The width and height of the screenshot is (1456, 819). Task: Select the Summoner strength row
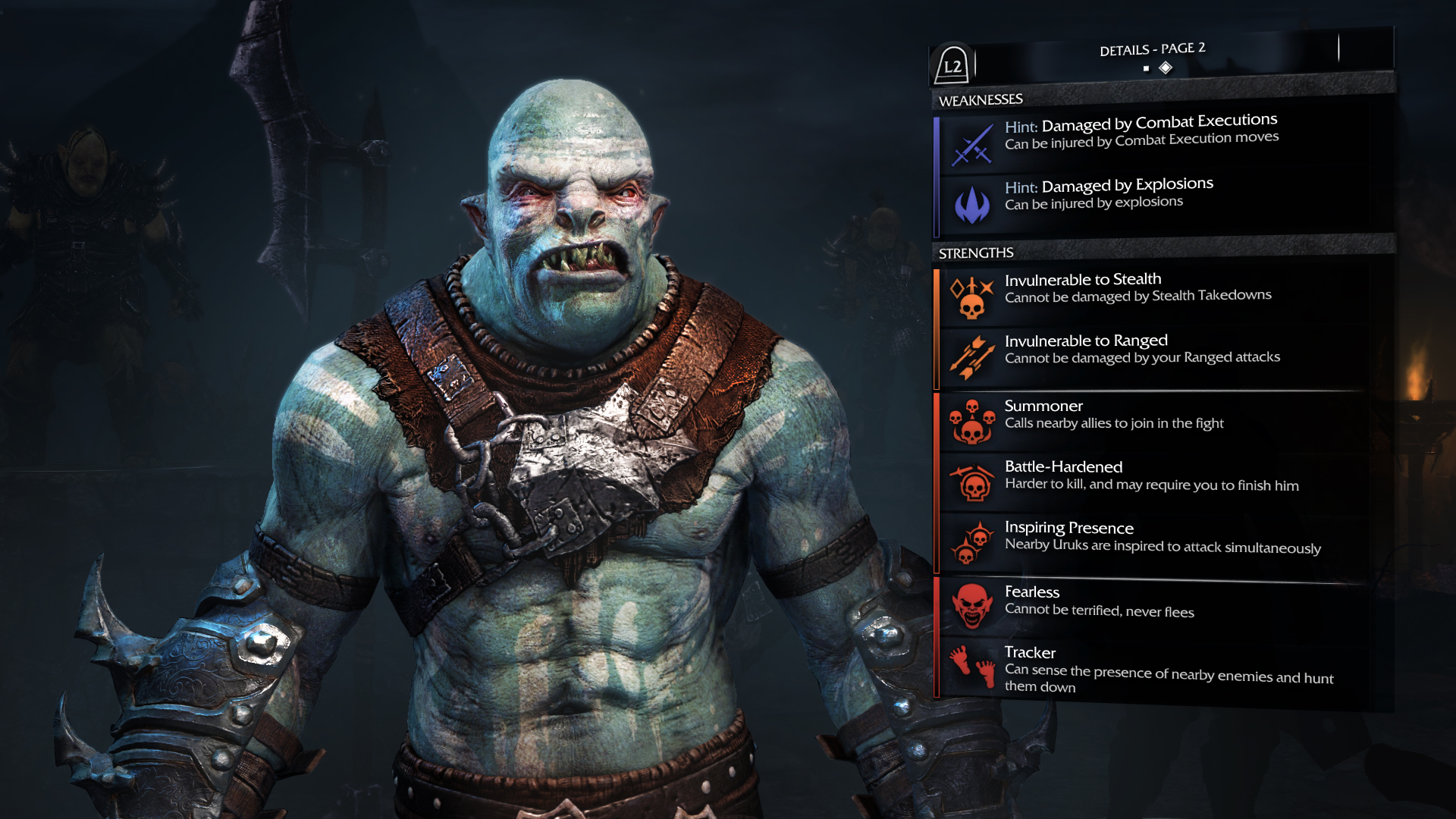click(1114, 414)
